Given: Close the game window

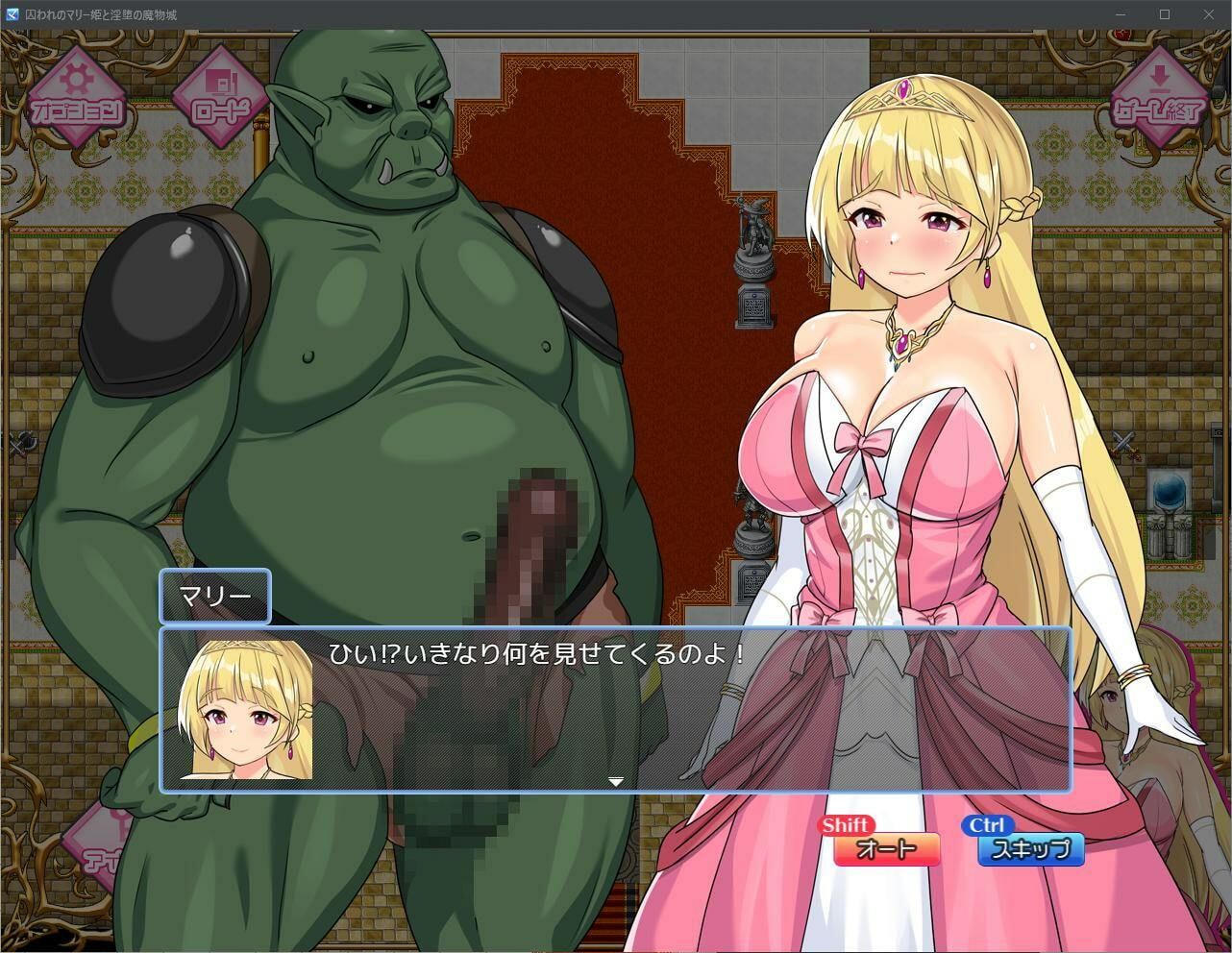Looking at the screenshot, I should [1209, 14].
